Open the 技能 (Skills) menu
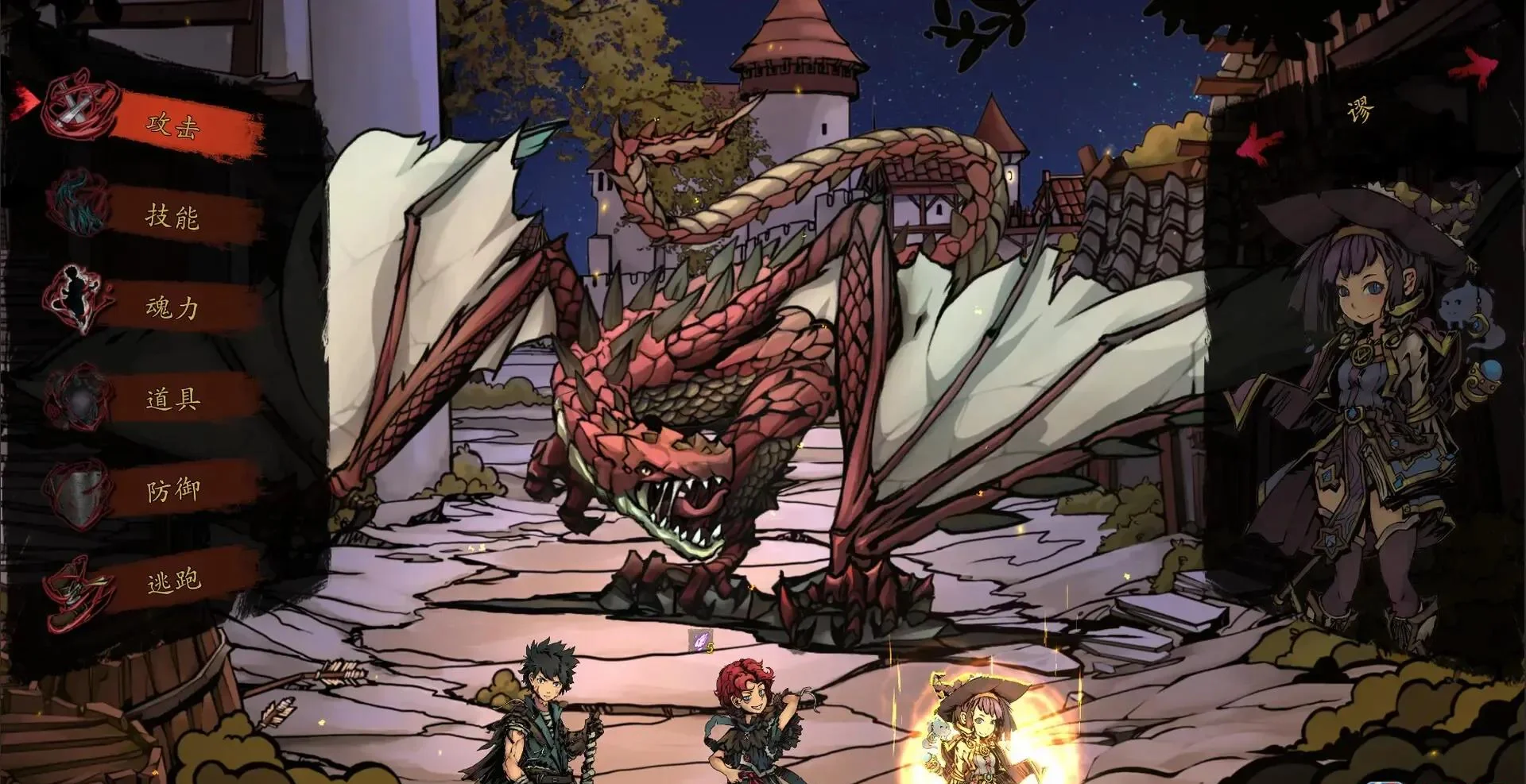1526x784 pixels. point(172,216)
